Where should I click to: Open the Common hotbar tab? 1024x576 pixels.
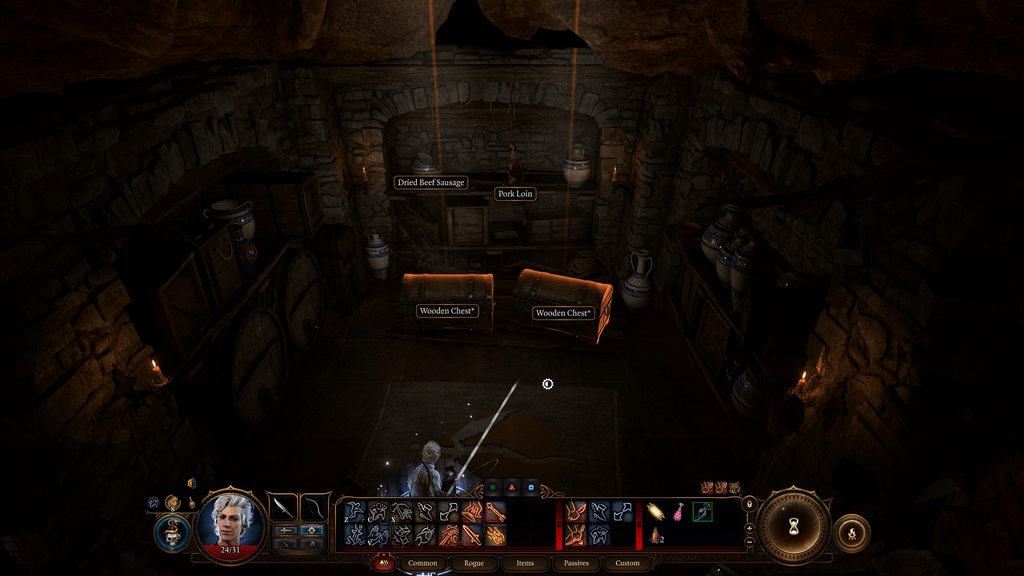[x=424, y=563]
